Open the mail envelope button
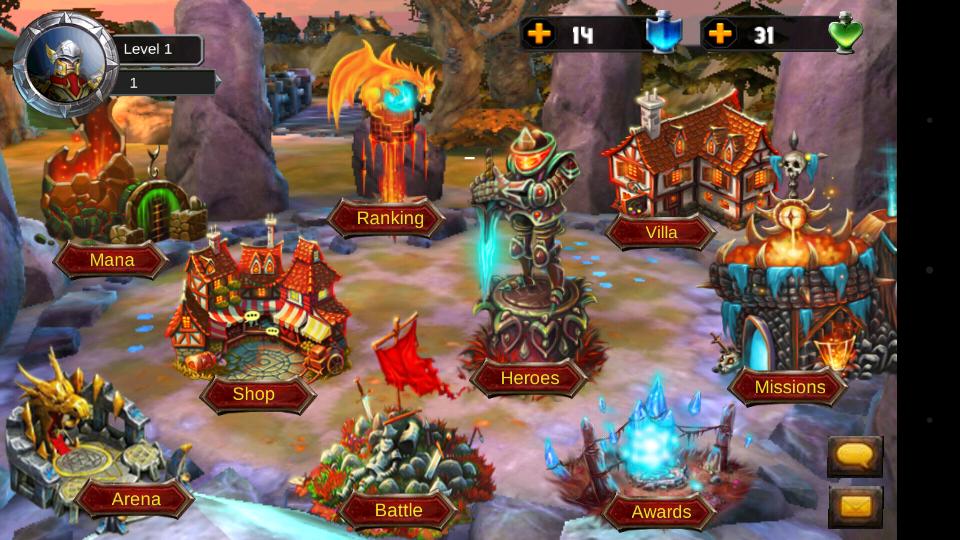The height and width of the screenshot is (540, 960). point(855,506)
